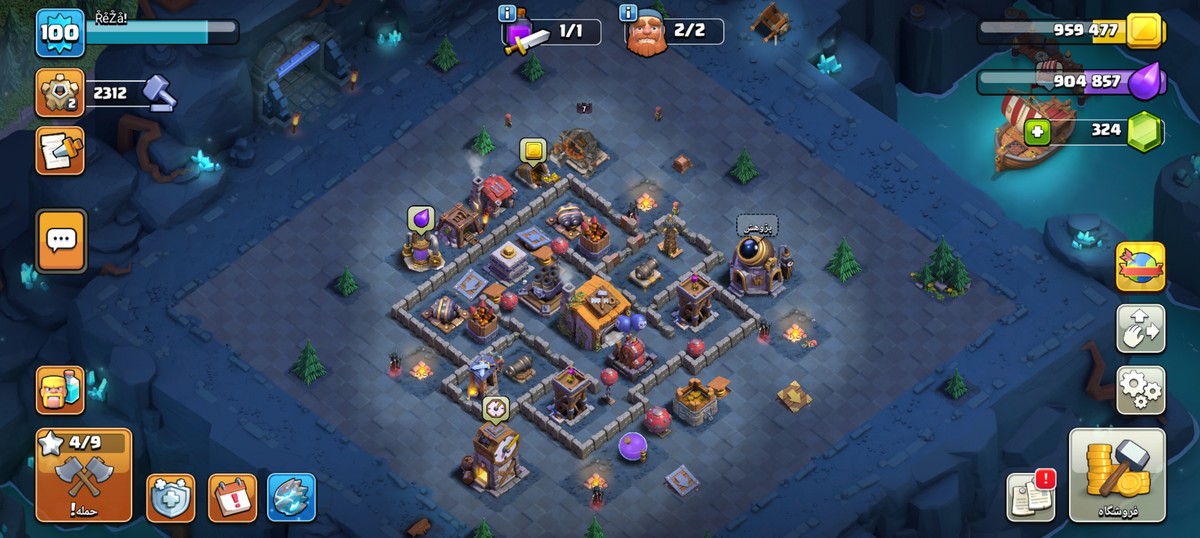Open the builder face menu button
Screen dimensions: 1200x538
pos(60,390)
